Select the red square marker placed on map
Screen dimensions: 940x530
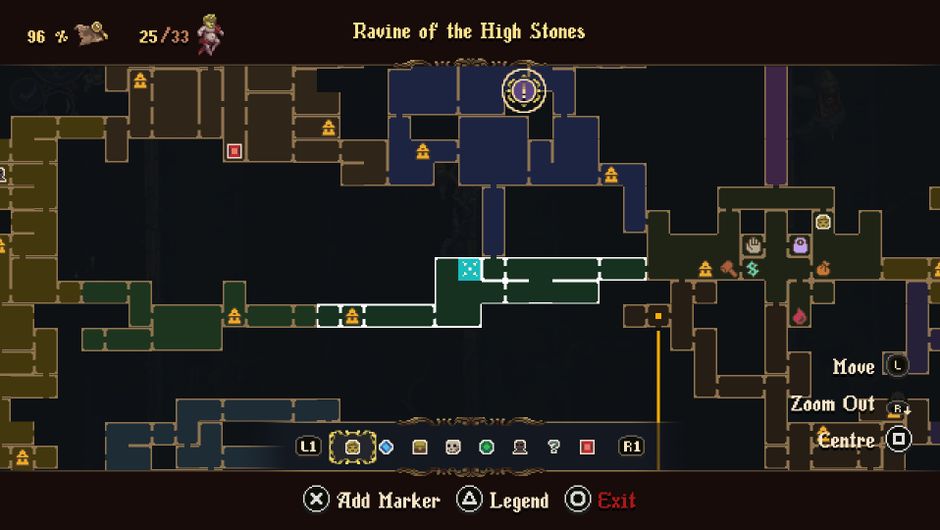(234, 151)
